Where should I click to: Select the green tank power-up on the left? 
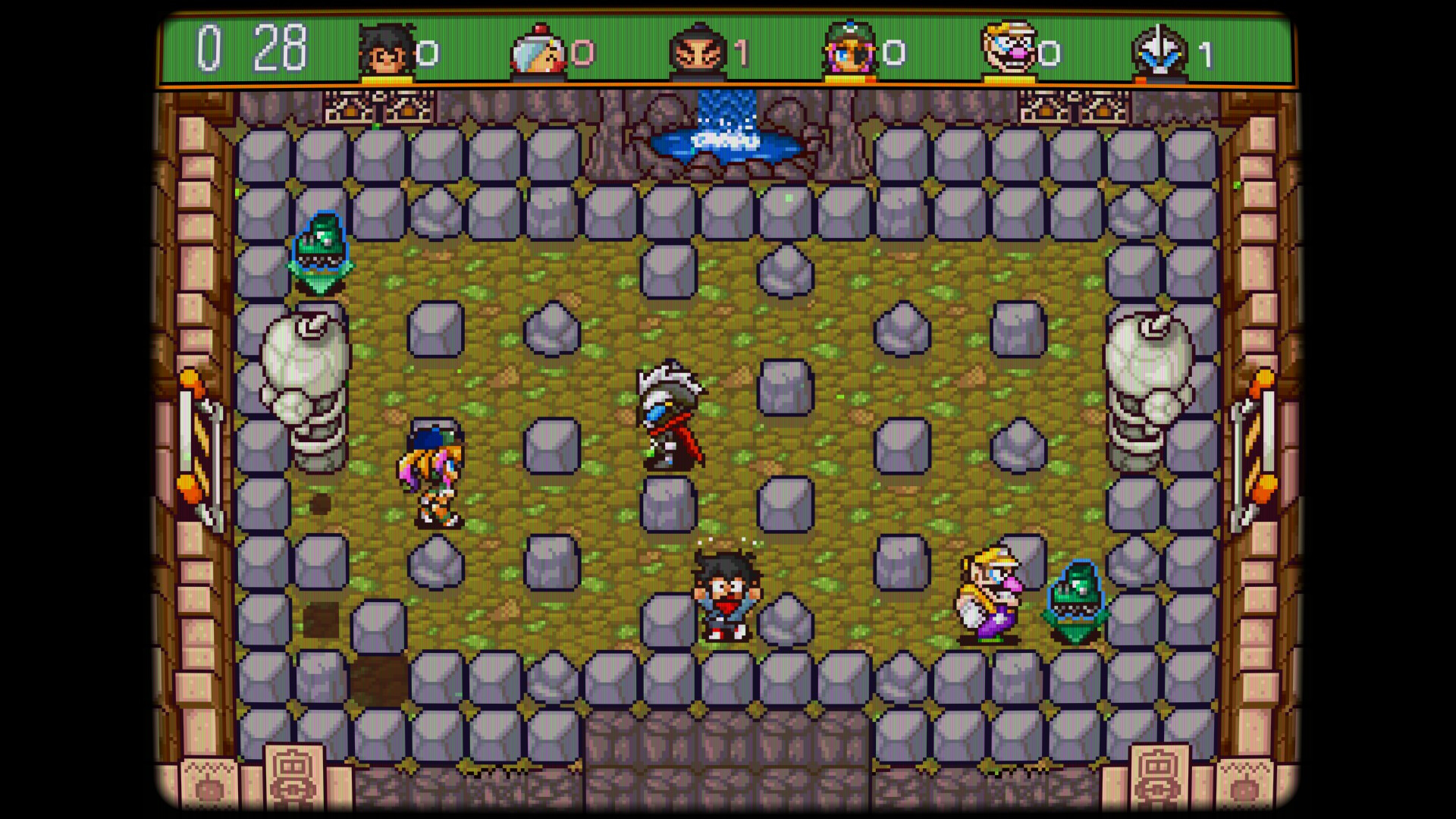click(322, 250)
